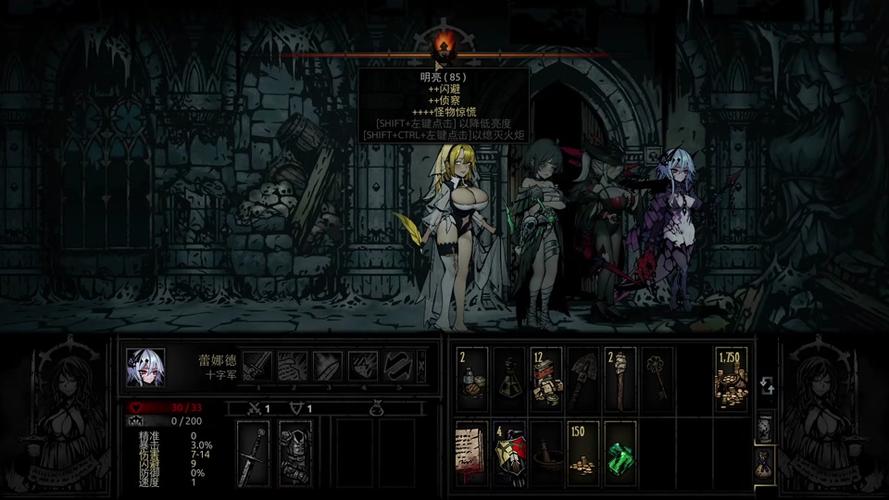
Task: Switch to the map panel tab
Action: pos(765,428)
